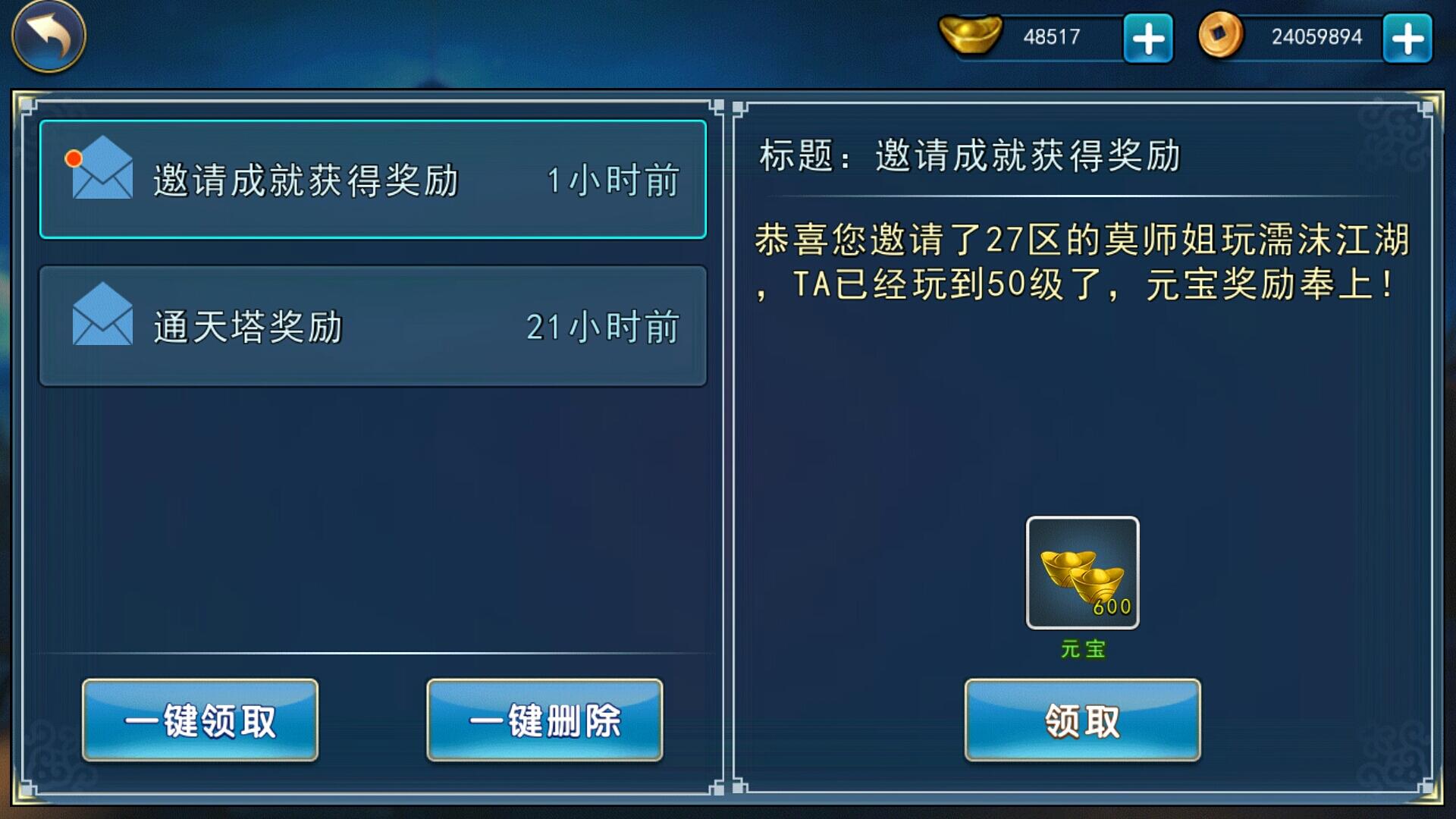The width and height of the screenshot is (1456, 819).
Task: Click the red unread dot indicator
Action: click(73, 158)
